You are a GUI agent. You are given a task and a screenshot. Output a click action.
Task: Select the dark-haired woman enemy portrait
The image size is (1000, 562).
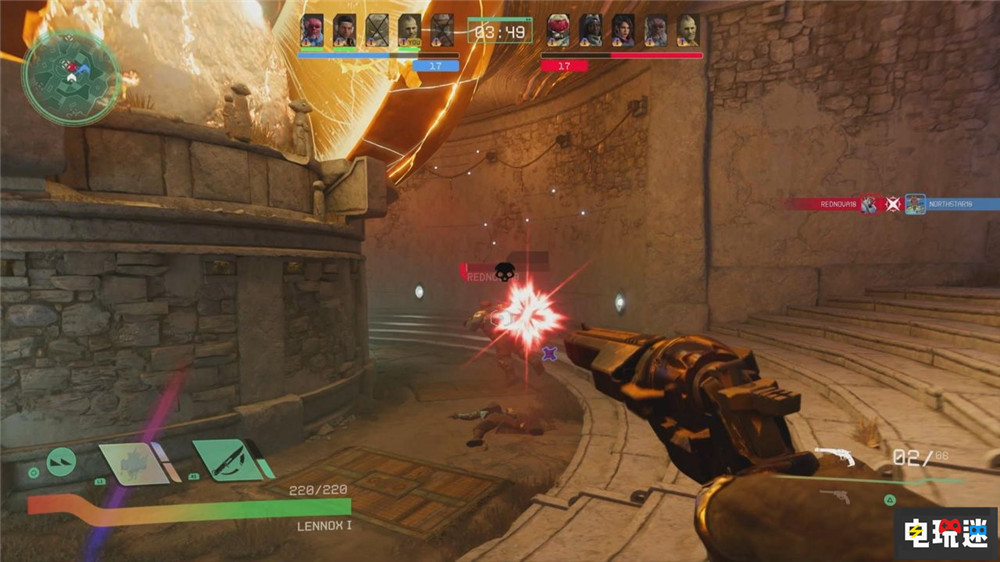[x=623, y=30]
